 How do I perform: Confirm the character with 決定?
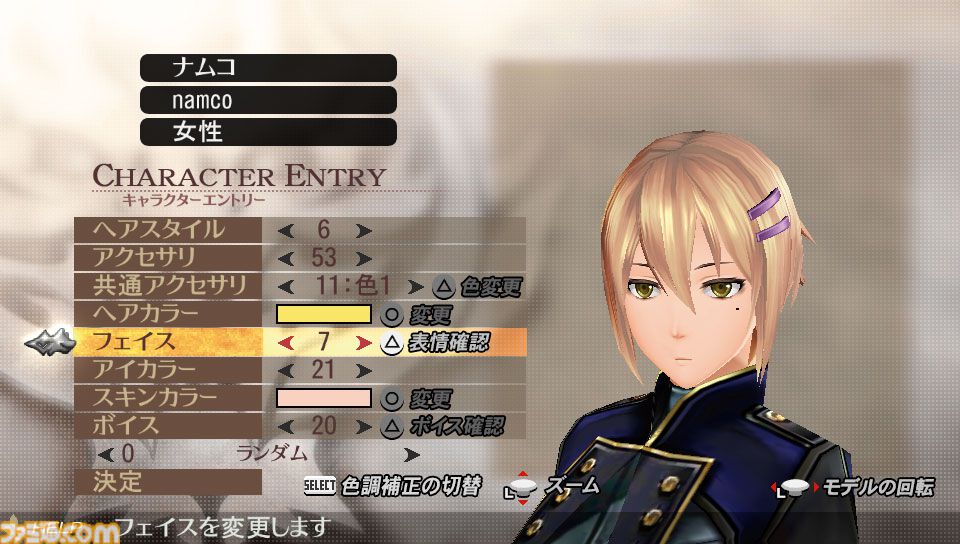coord(168,482)
